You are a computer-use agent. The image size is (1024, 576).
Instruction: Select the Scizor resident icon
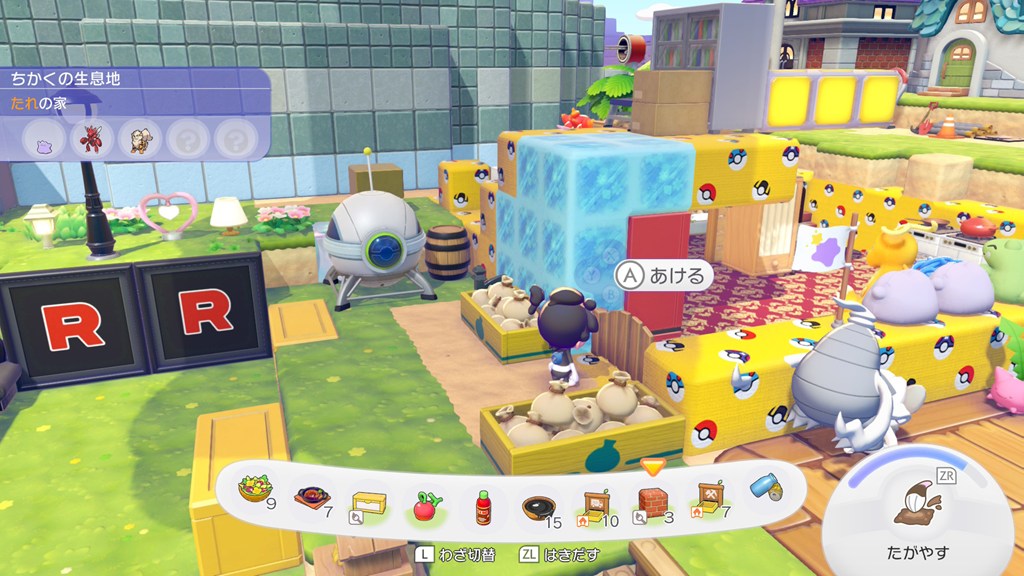[x=93, y=137]
